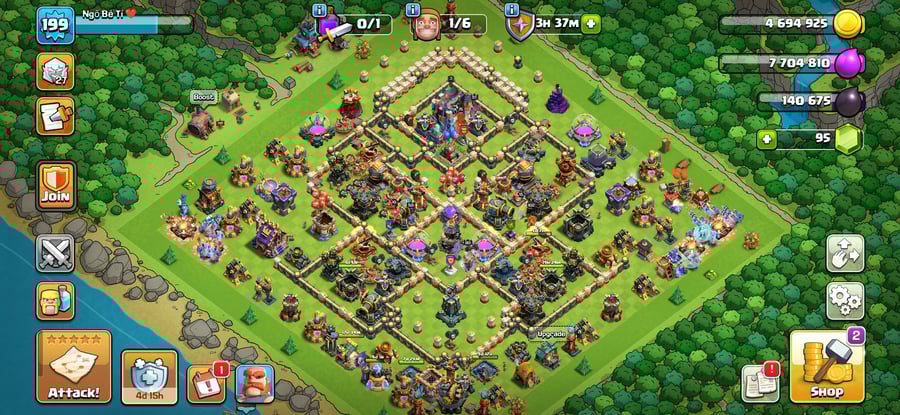Open the scroll-and-quill notes icon

point(55,116)
